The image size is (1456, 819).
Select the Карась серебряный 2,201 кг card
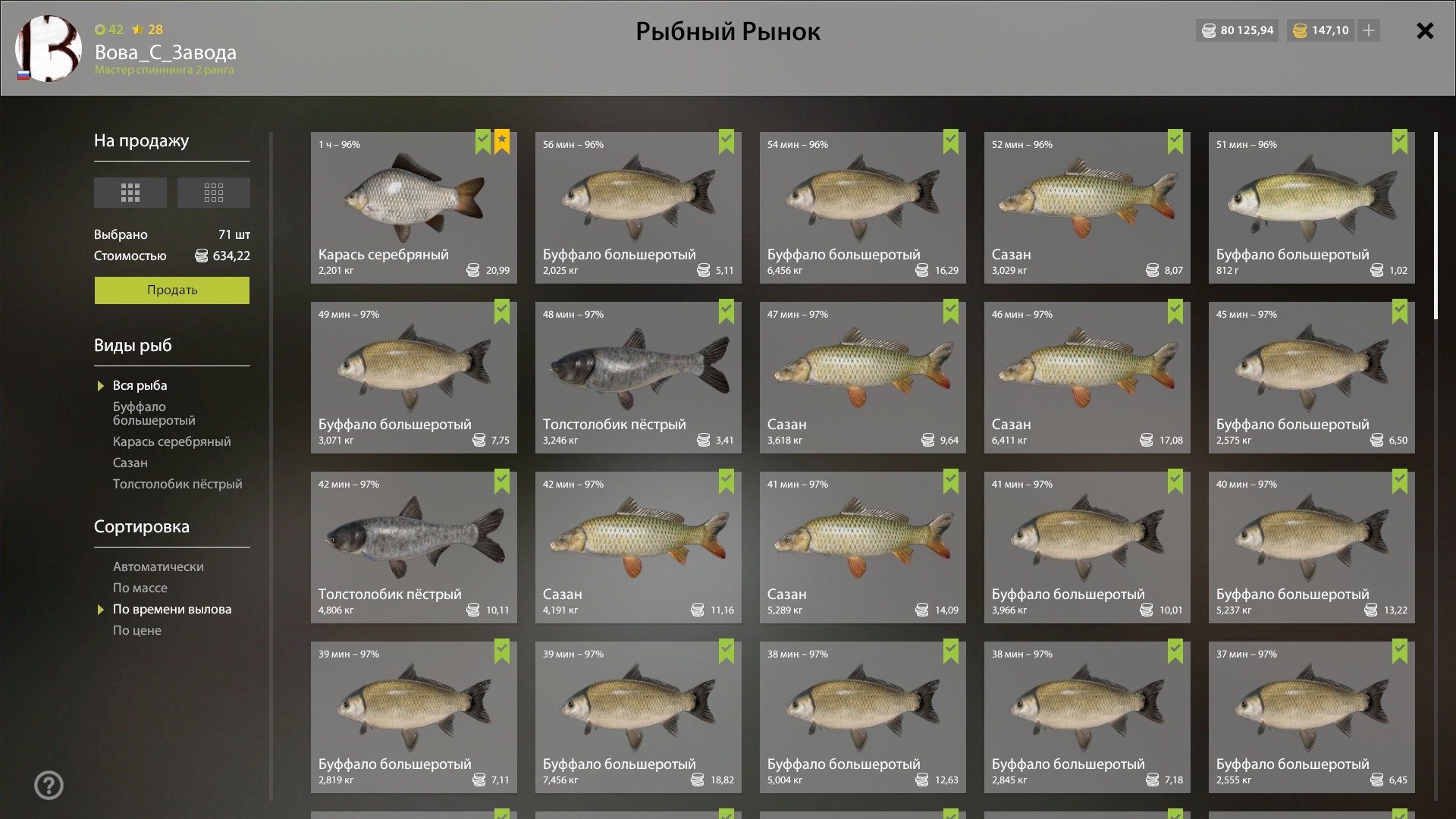click(413, 208)
